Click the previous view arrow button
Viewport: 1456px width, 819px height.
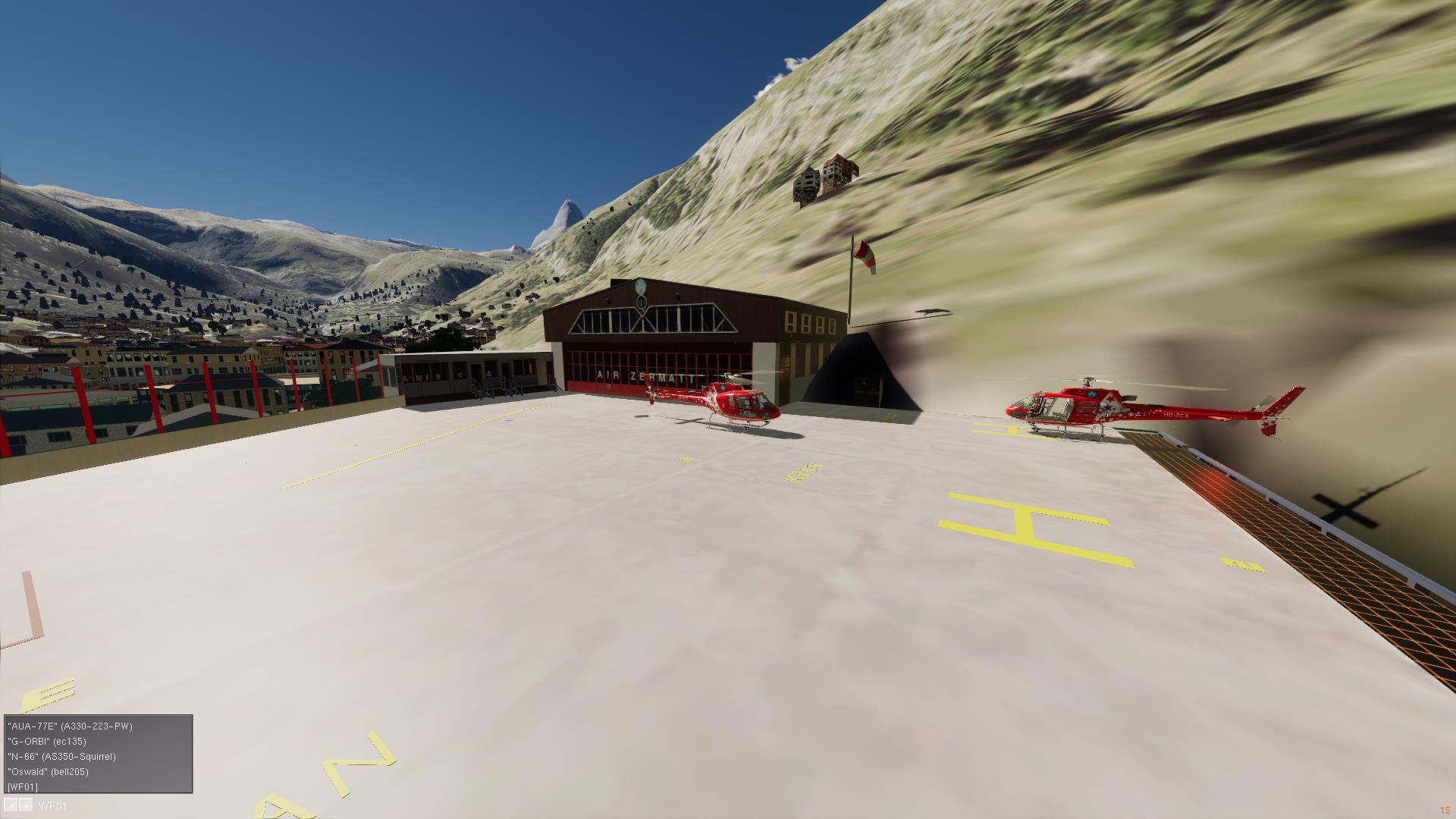pos(11,806)
